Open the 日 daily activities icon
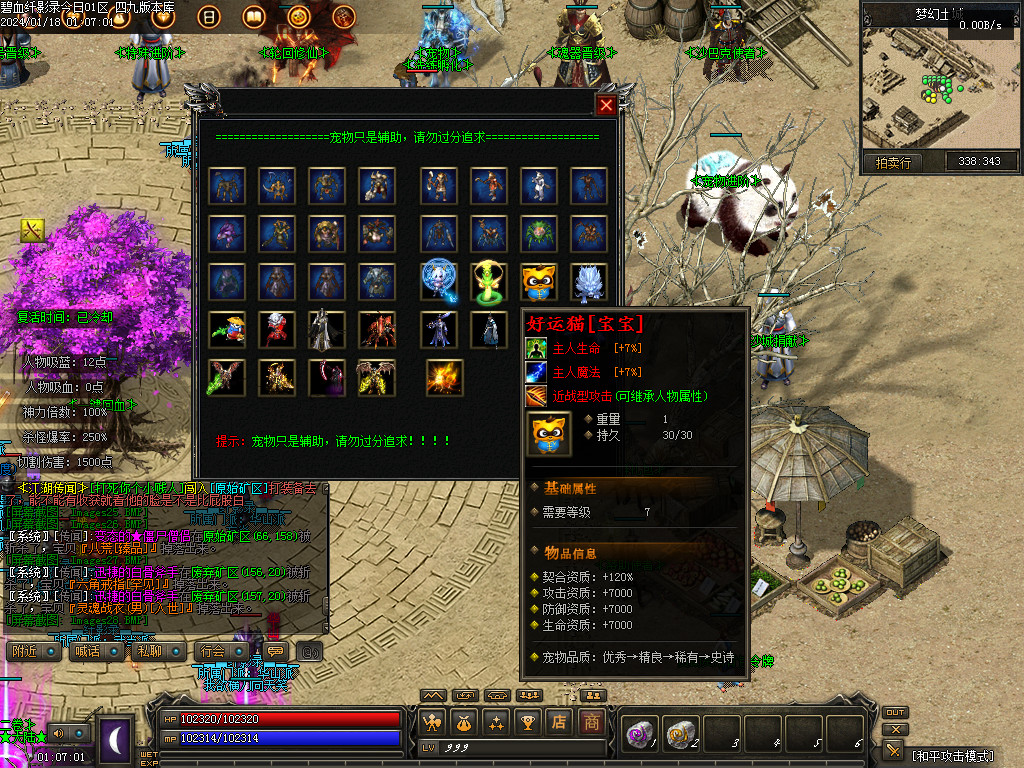The image size is (1024, 768). point(210,16)
